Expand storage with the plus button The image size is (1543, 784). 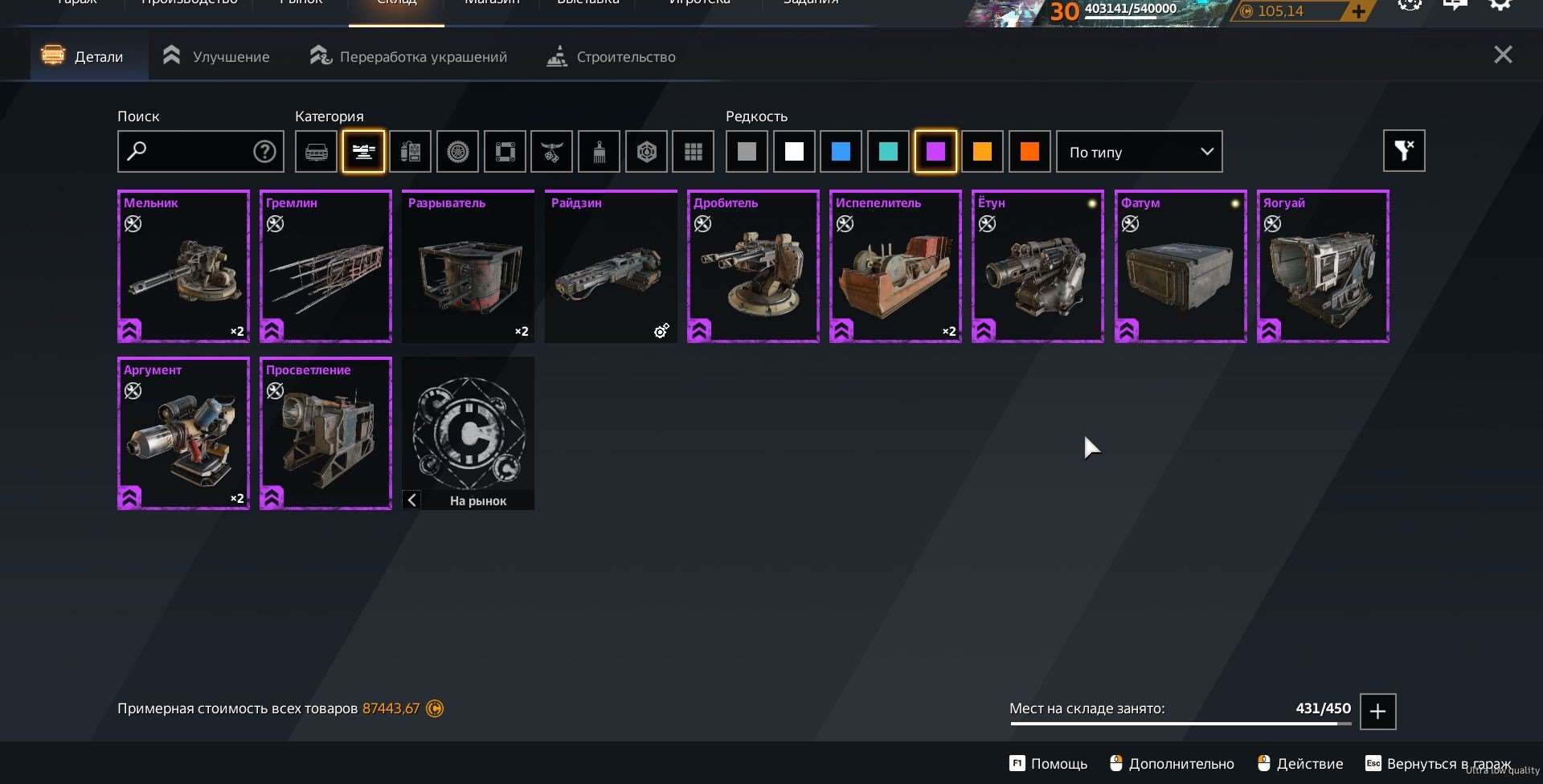coord(1377,711)
